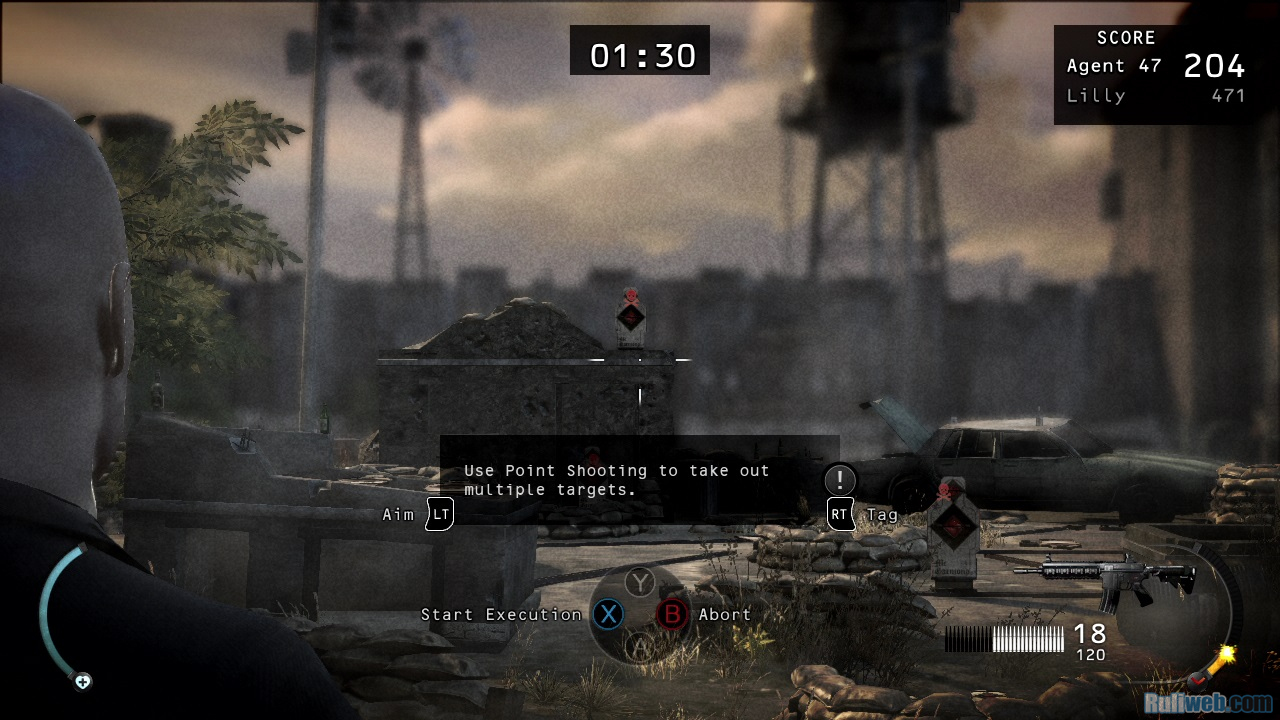Select the assault rifle weapon icon
The width and height of the screenshot is (1280, 720).
(1105, 578)
